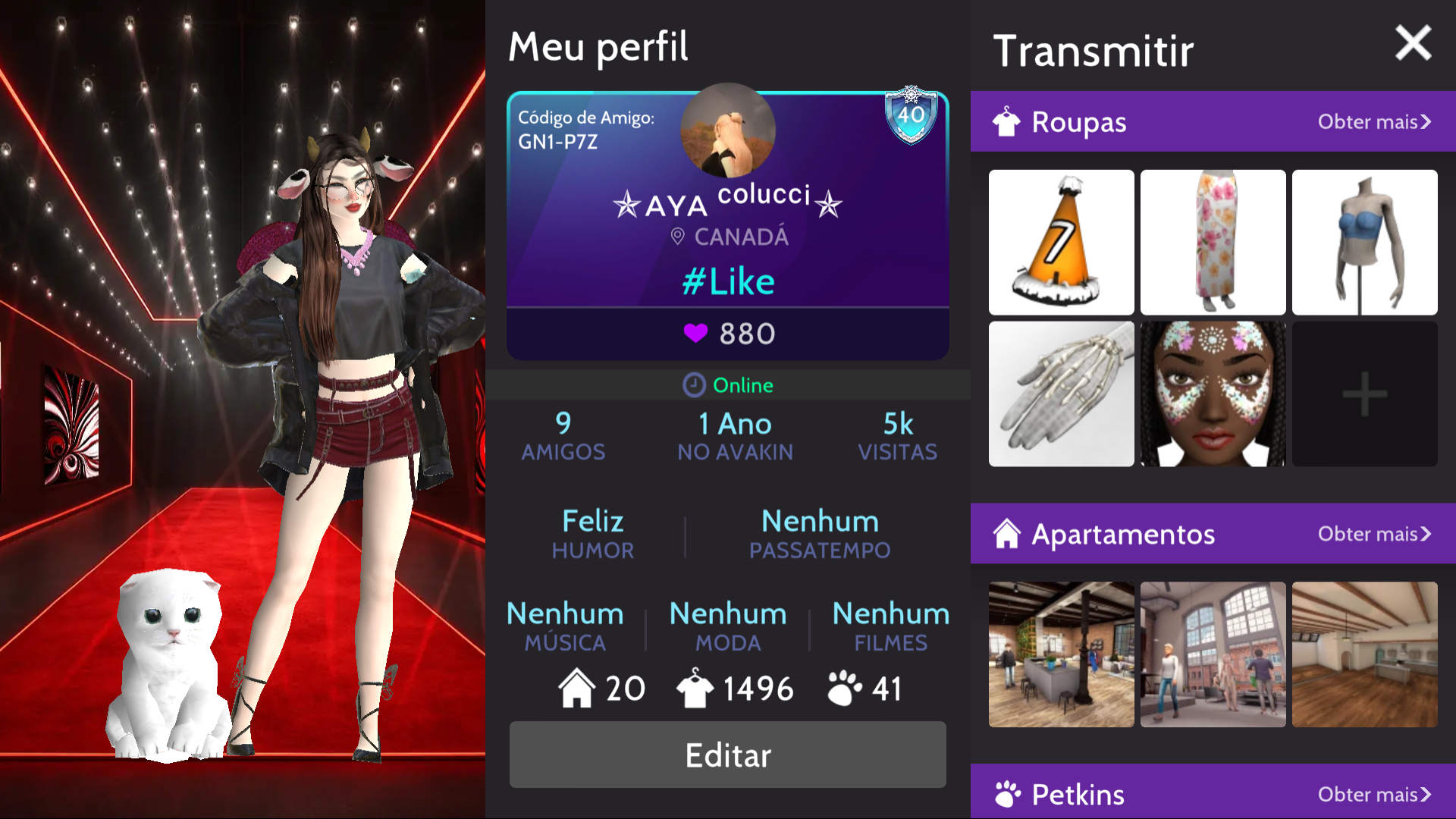Tap the Editar profile button
This screenshot has height=819, width=1456.
(x=727, y=755)
